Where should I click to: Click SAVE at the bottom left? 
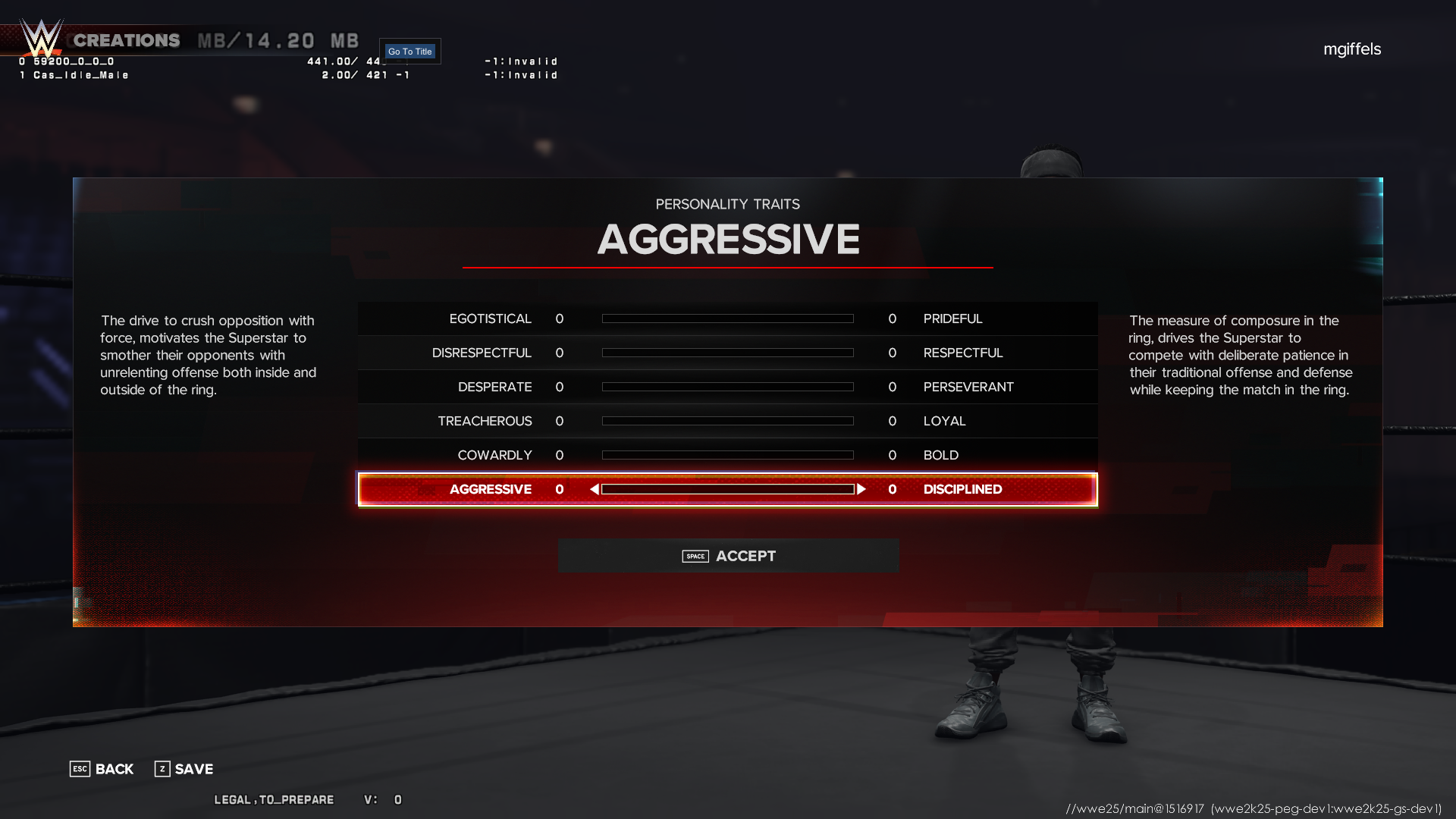[193, 769]
